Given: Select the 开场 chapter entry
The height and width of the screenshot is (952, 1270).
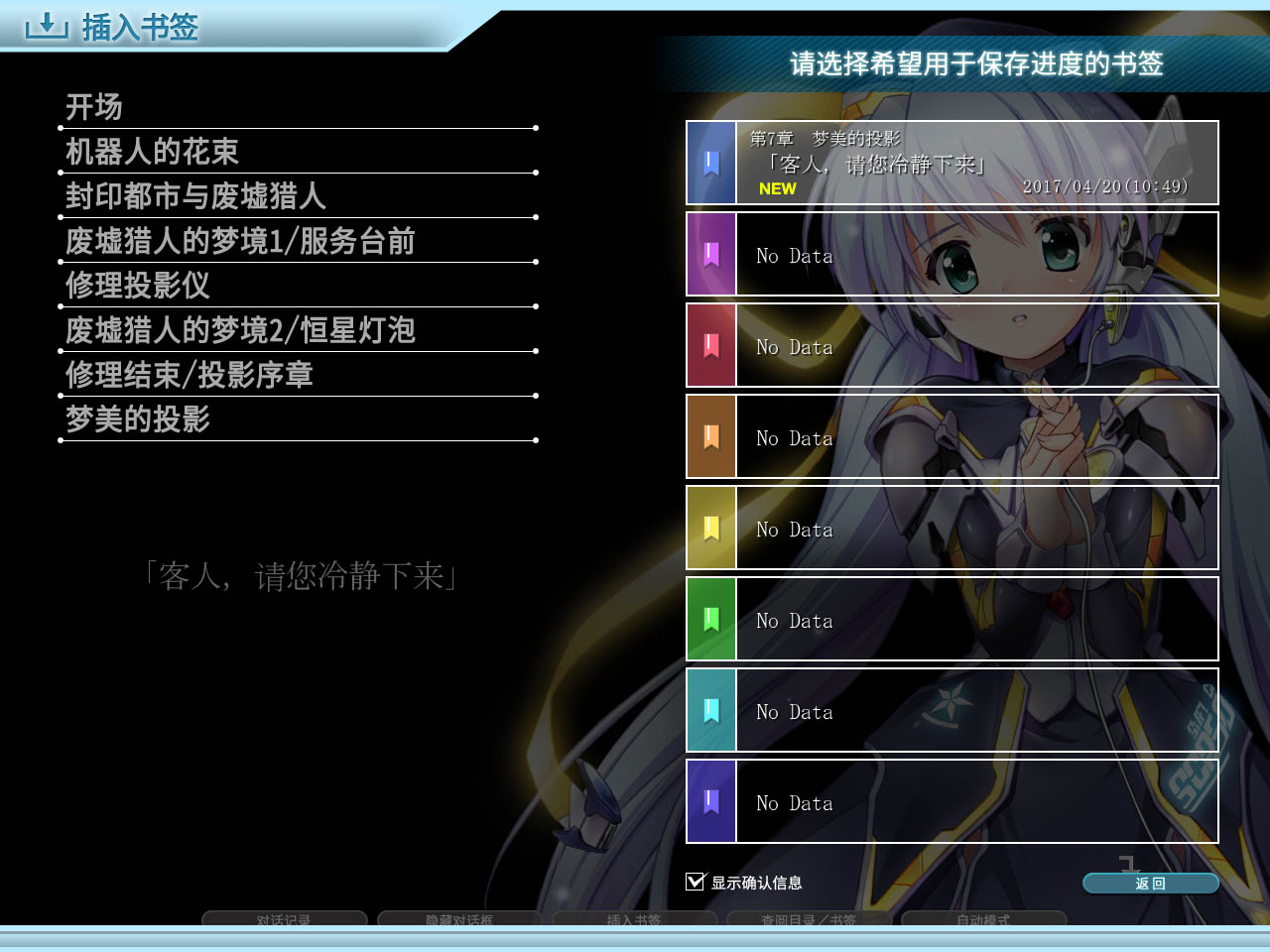Looking at the screenshot, I should (x=93, y=107).
